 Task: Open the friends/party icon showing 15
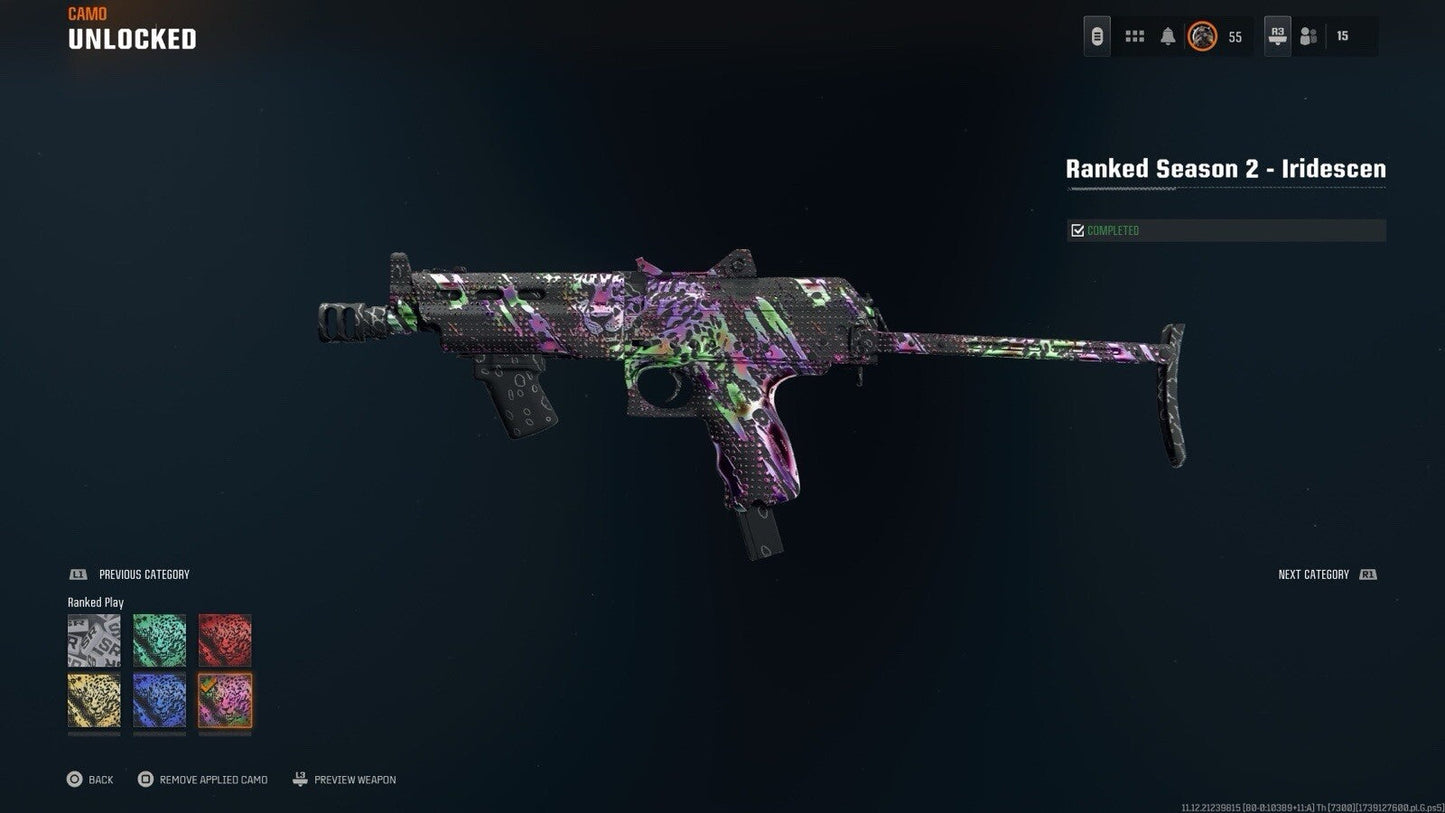pos(1307,36)
